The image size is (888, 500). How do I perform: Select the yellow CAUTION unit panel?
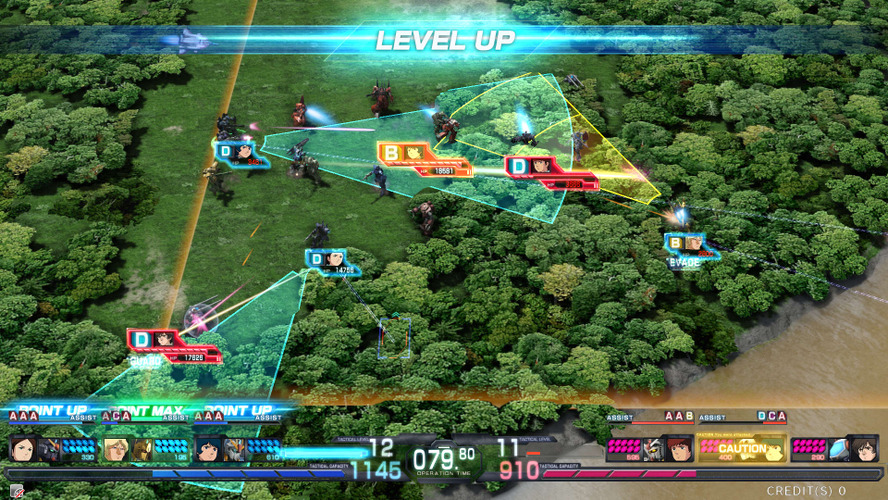(740, 449)
